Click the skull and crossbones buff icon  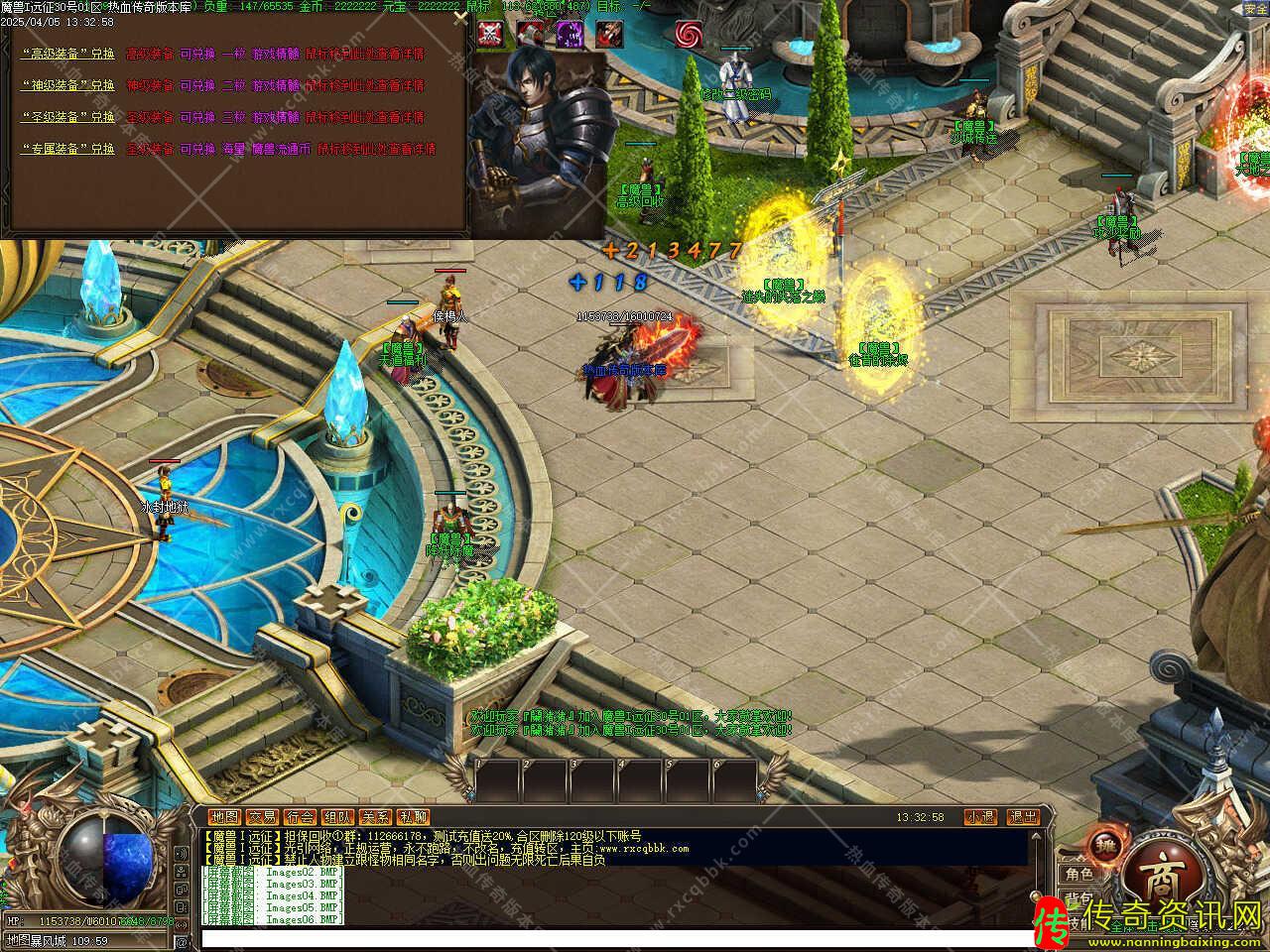490,34
